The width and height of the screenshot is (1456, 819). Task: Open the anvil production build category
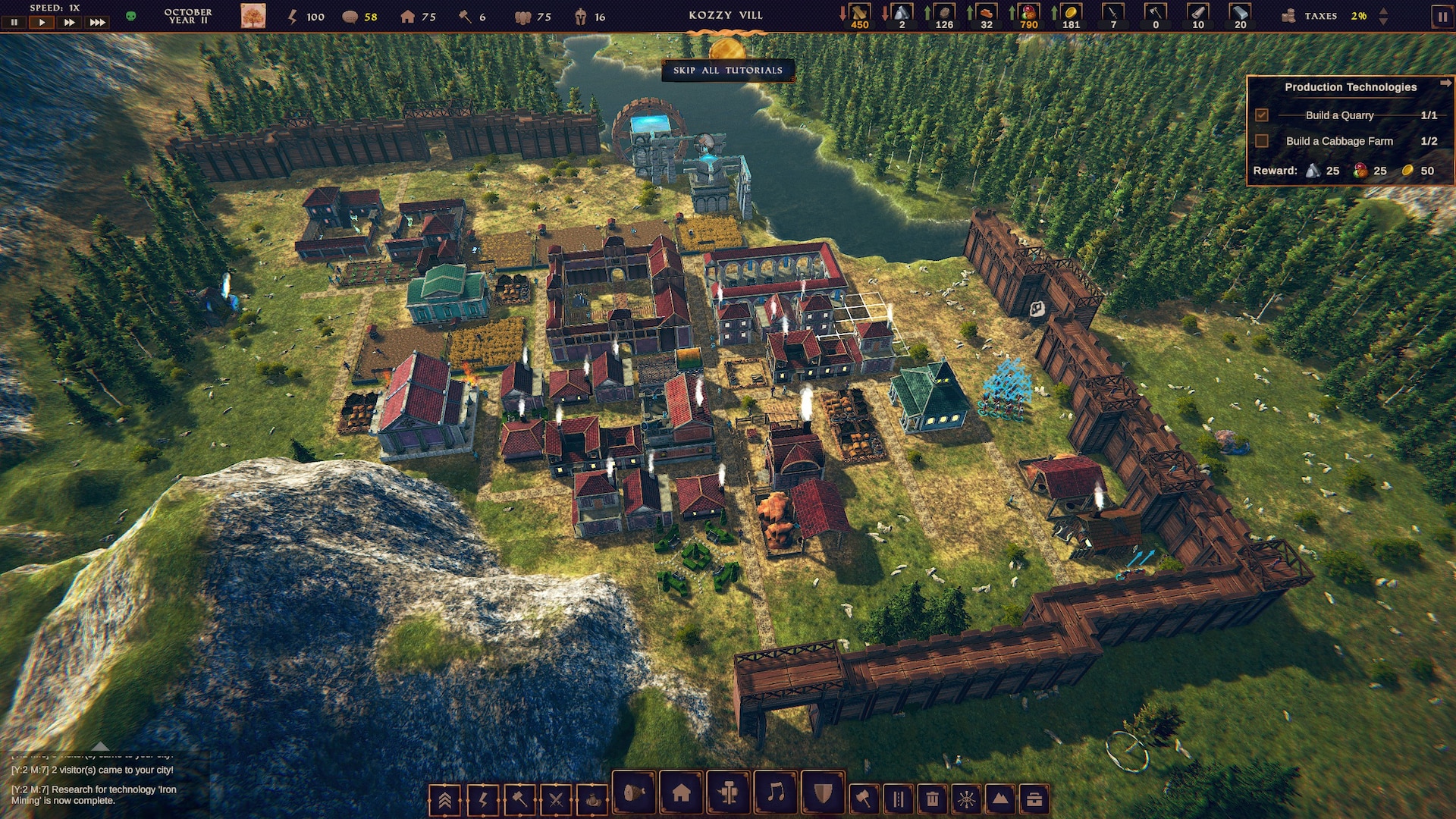click(x=729, y=793)
